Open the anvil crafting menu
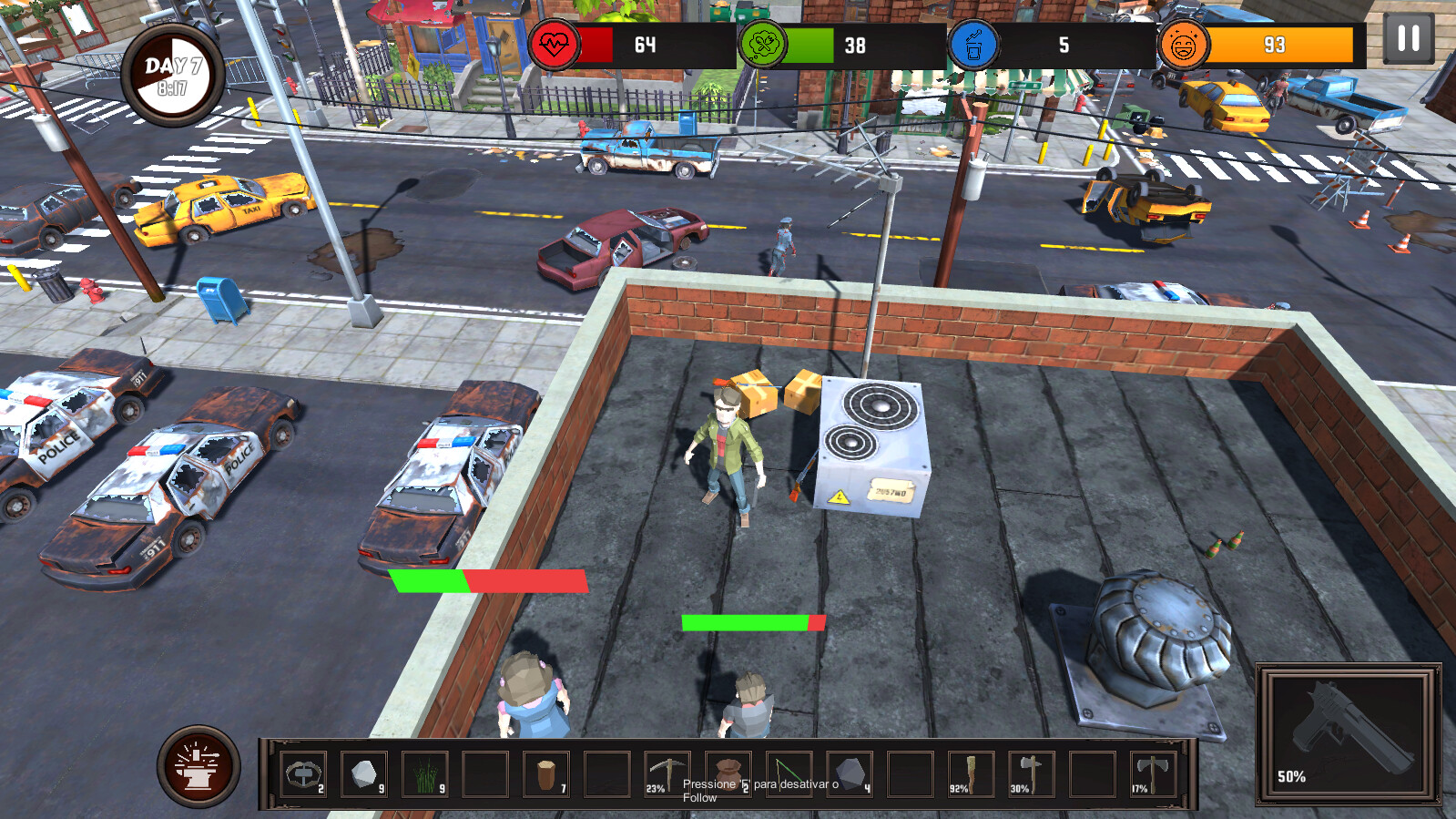This screenshot has width=1456, height=819. 199,766
